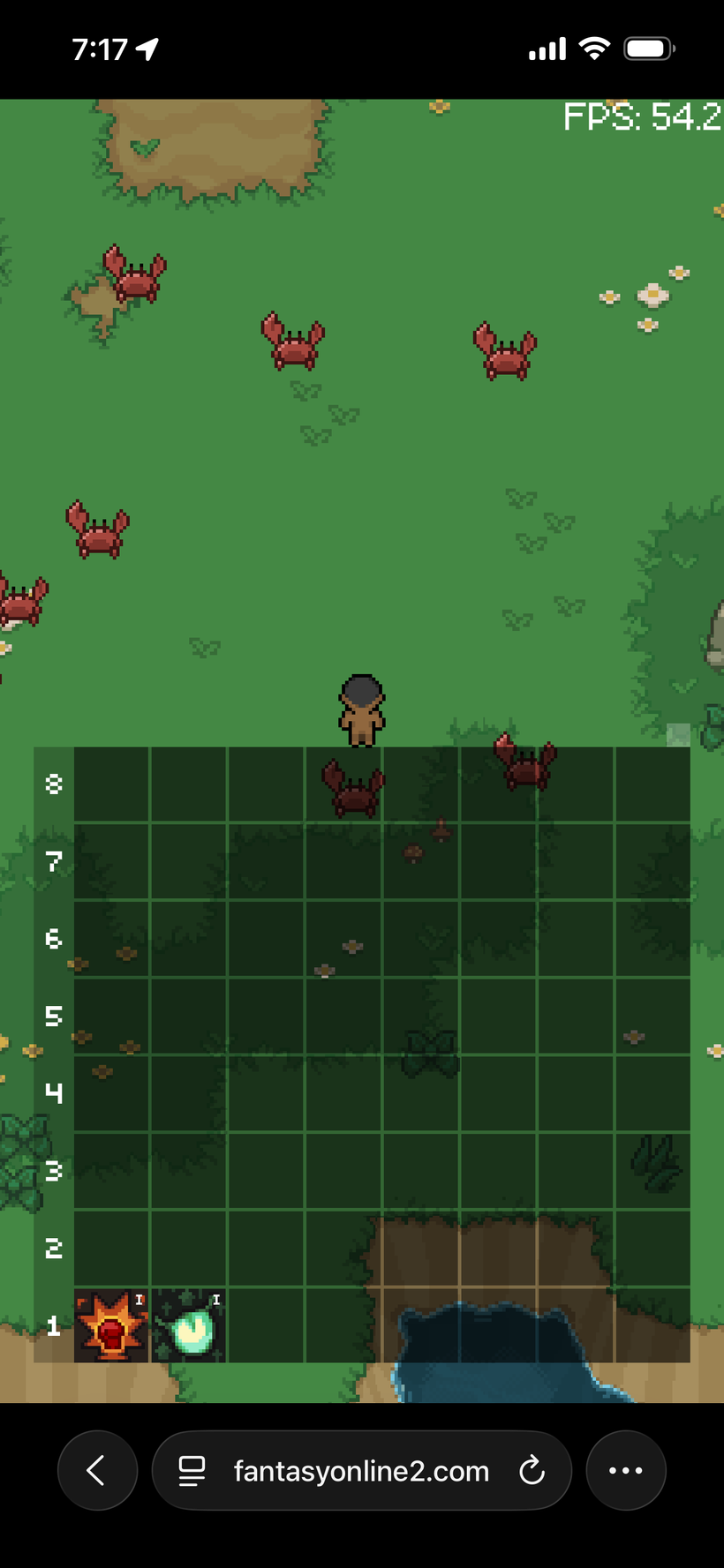Go back in the browser
The width and height of the screenshot is (724, 1568).
97,1470
